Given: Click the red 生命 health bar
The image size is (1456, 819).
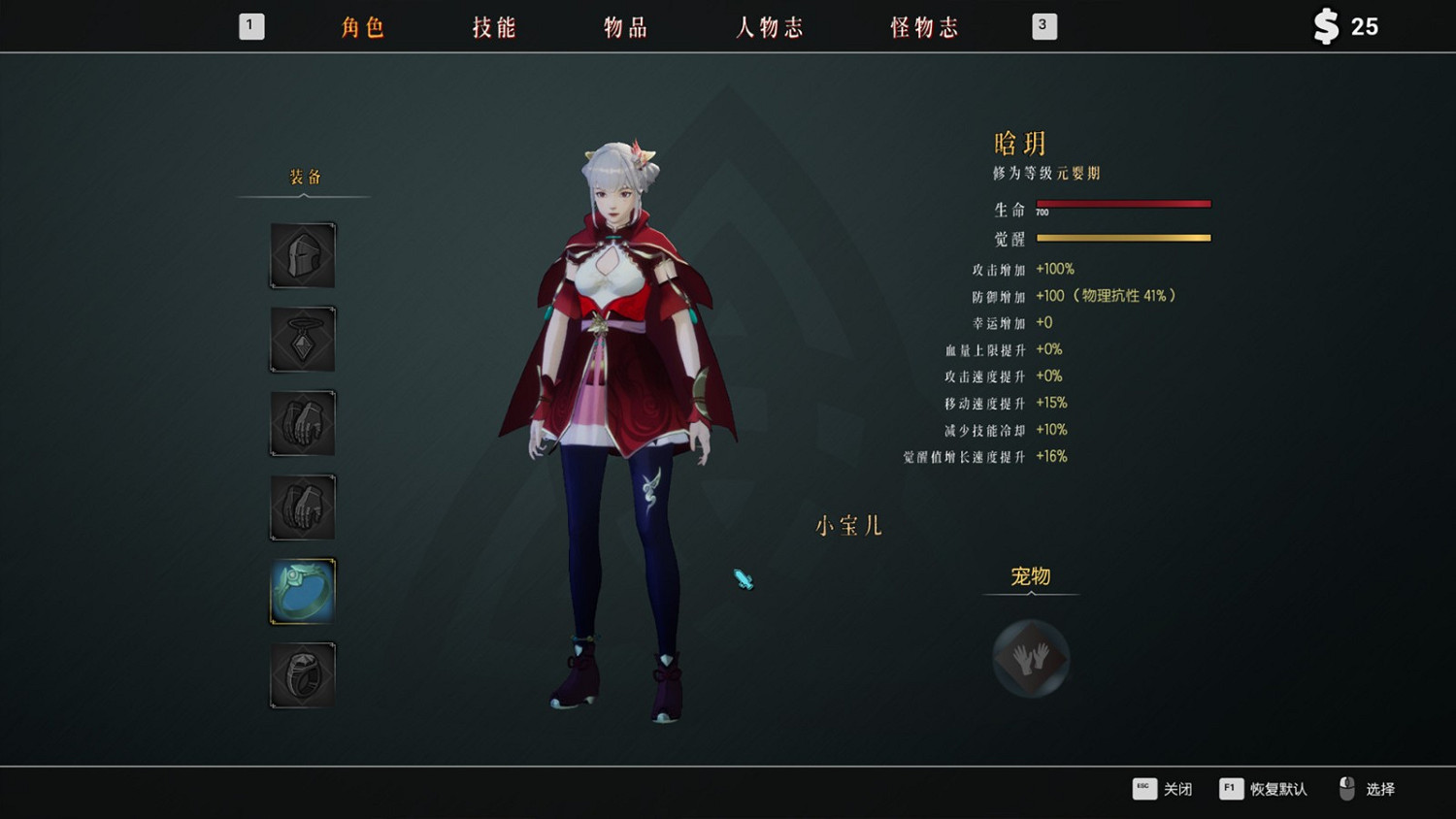Looking at the screenshot, I should 1123,204.
